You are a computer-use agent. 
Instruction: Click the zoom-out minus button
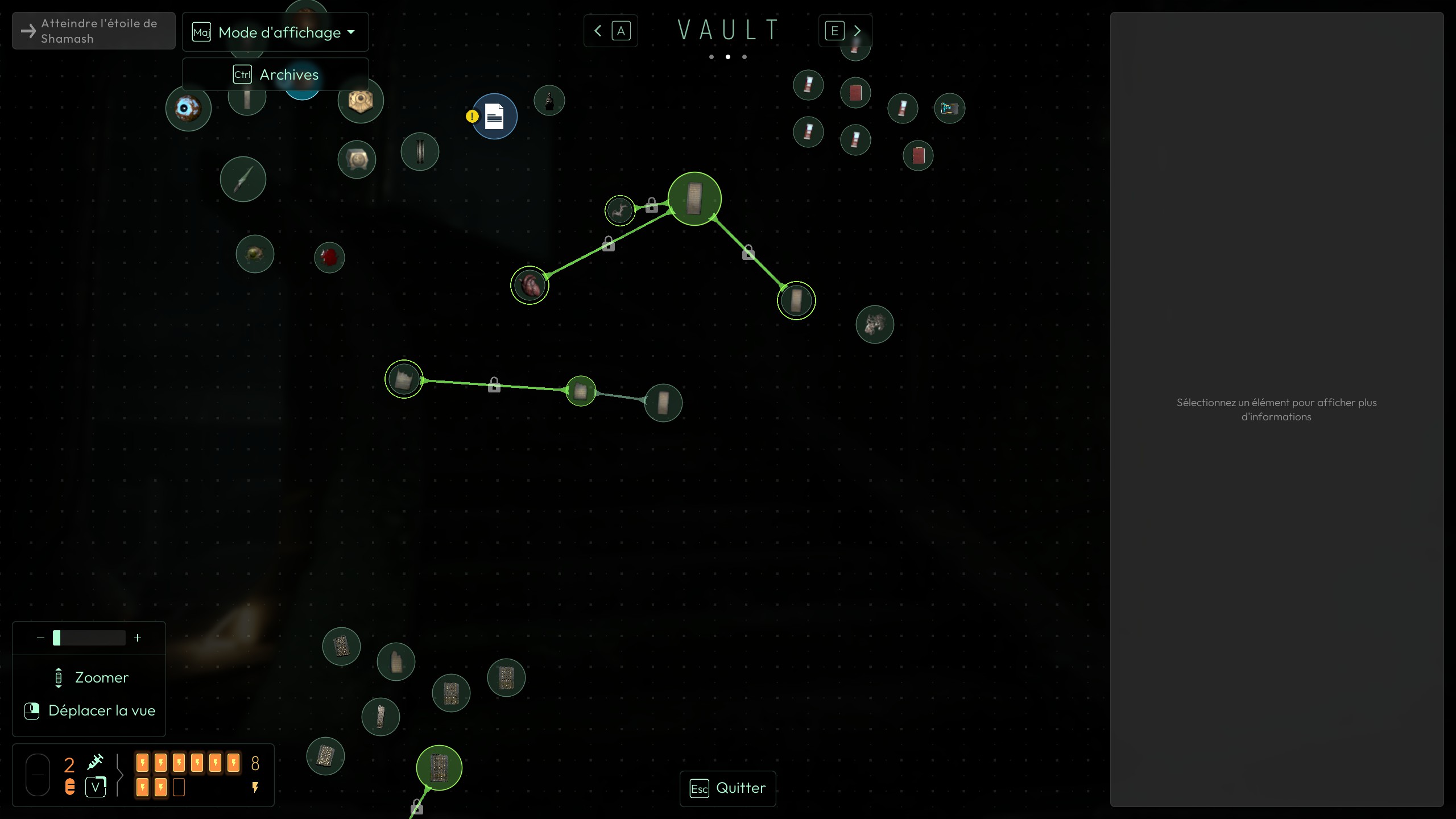tap(40, 638)
